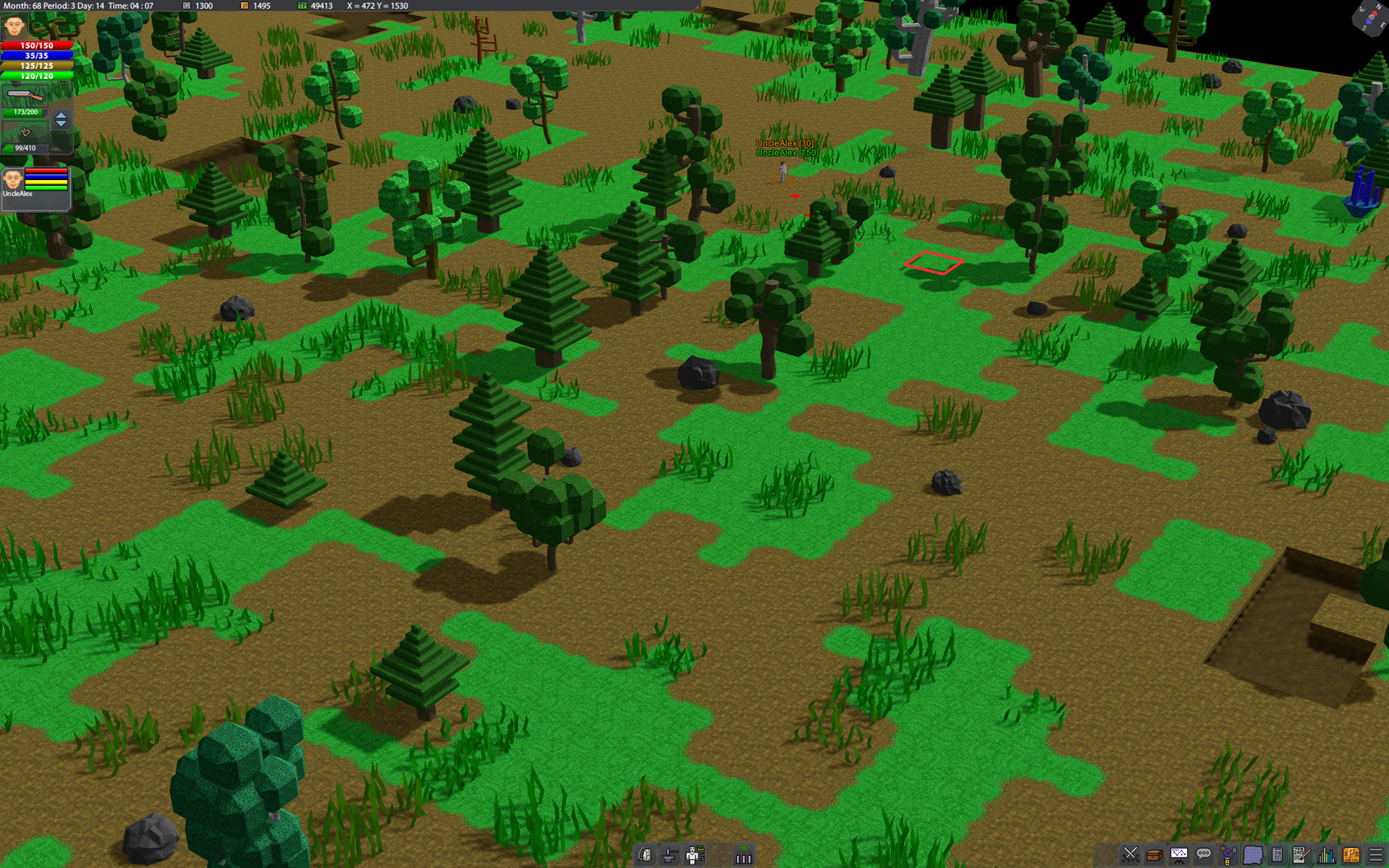Click the equipped rifle weapon slot
Image resolution: width=1389 pixels, height=868 pixels.
tap(24, 95)
